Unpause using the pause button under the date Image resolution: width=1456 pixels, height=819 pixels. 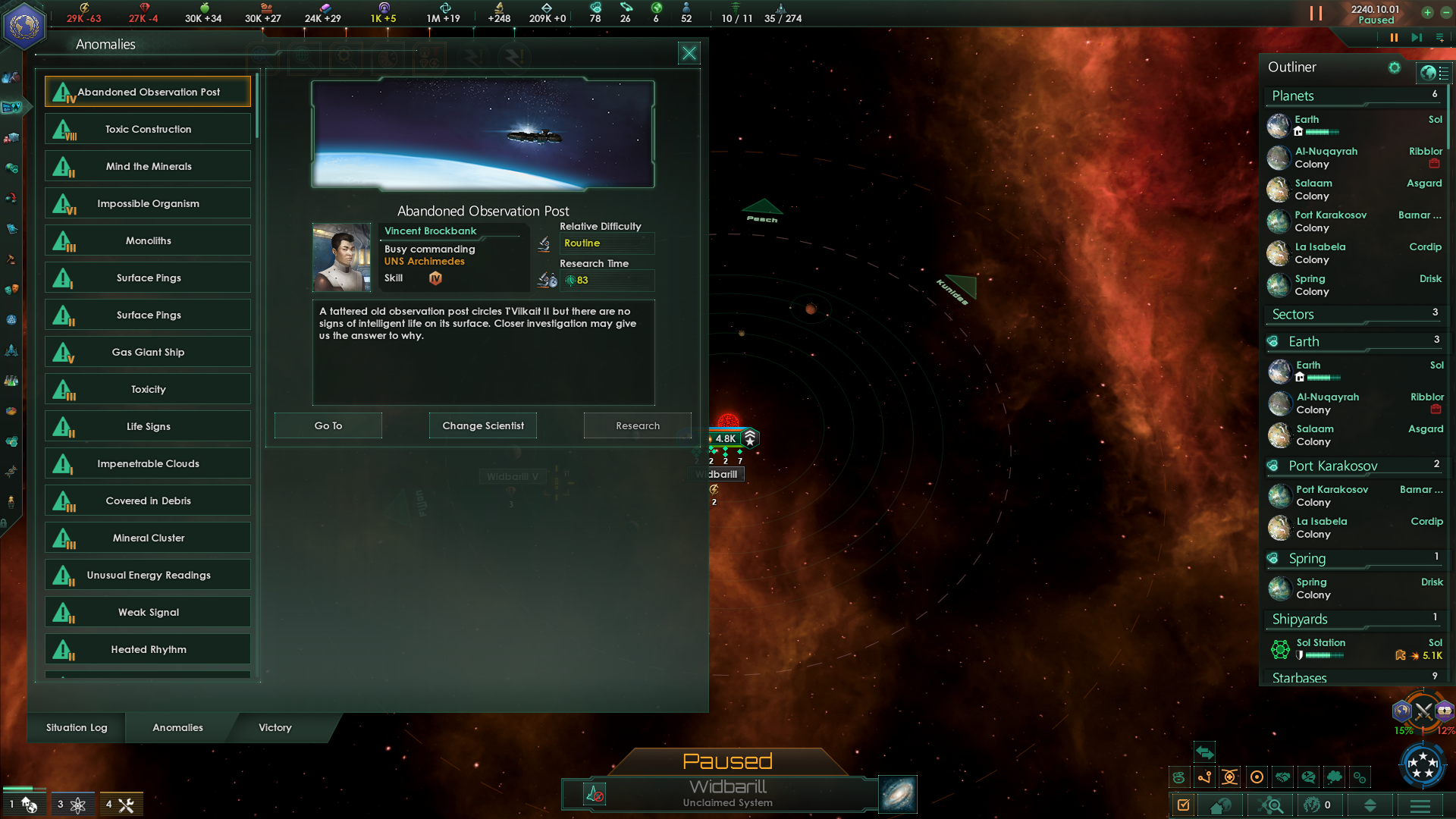[1394, 37]
